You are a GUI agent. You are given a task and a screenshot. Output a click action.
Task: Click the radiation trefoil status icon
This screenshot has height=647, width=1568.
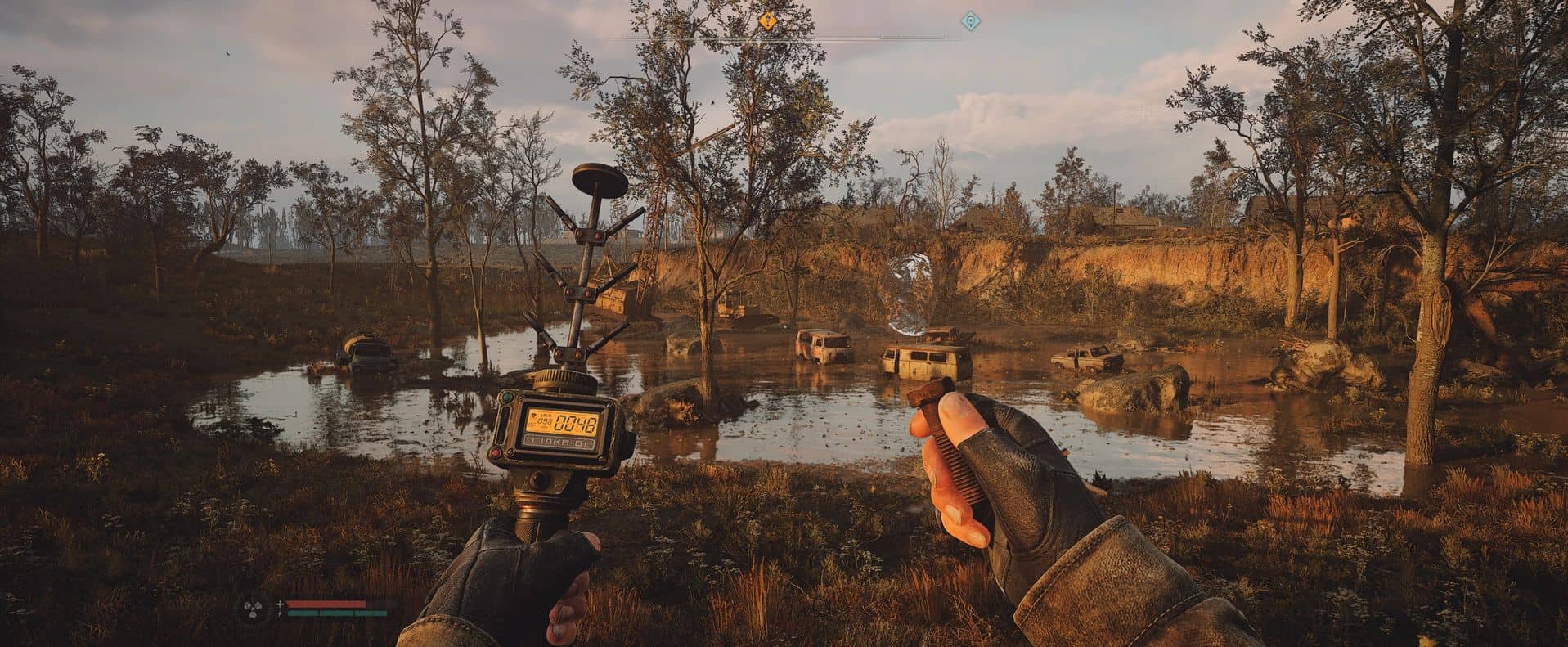(251, 609)
